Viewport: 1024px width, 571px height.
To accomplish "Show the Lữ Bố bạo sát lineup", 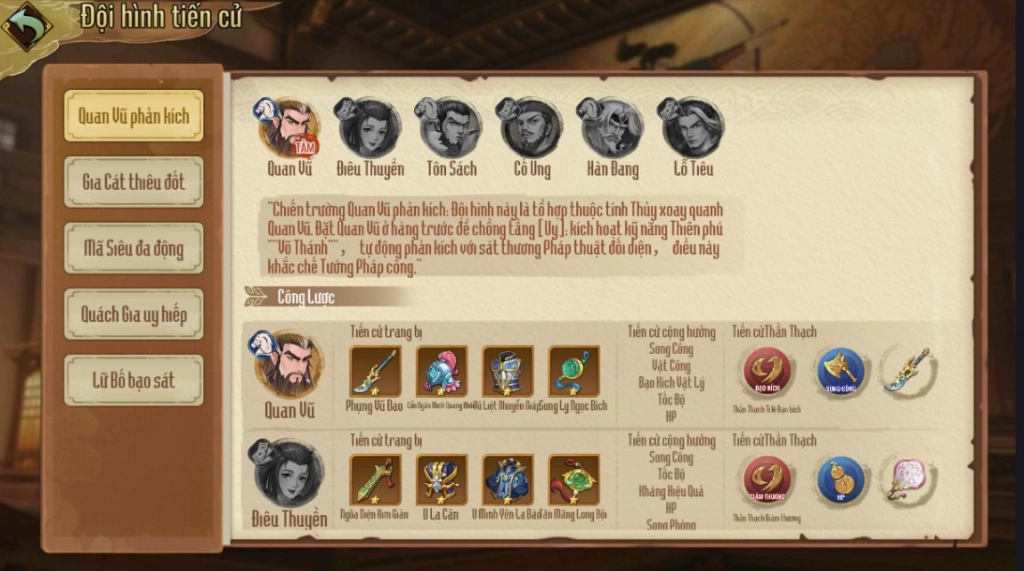I will 133,380.
